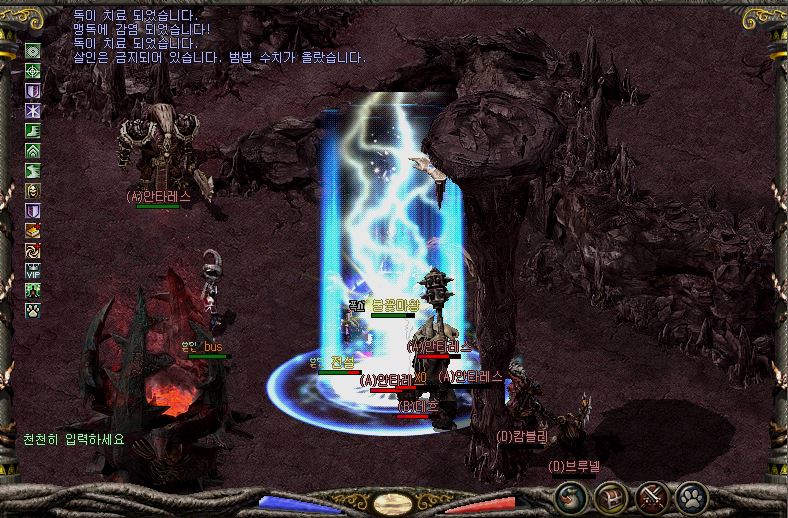Image resolution: width=788 pixels, height=518 pixels.
Task: Click the crossed swords round button
Action: click(652, 496)
